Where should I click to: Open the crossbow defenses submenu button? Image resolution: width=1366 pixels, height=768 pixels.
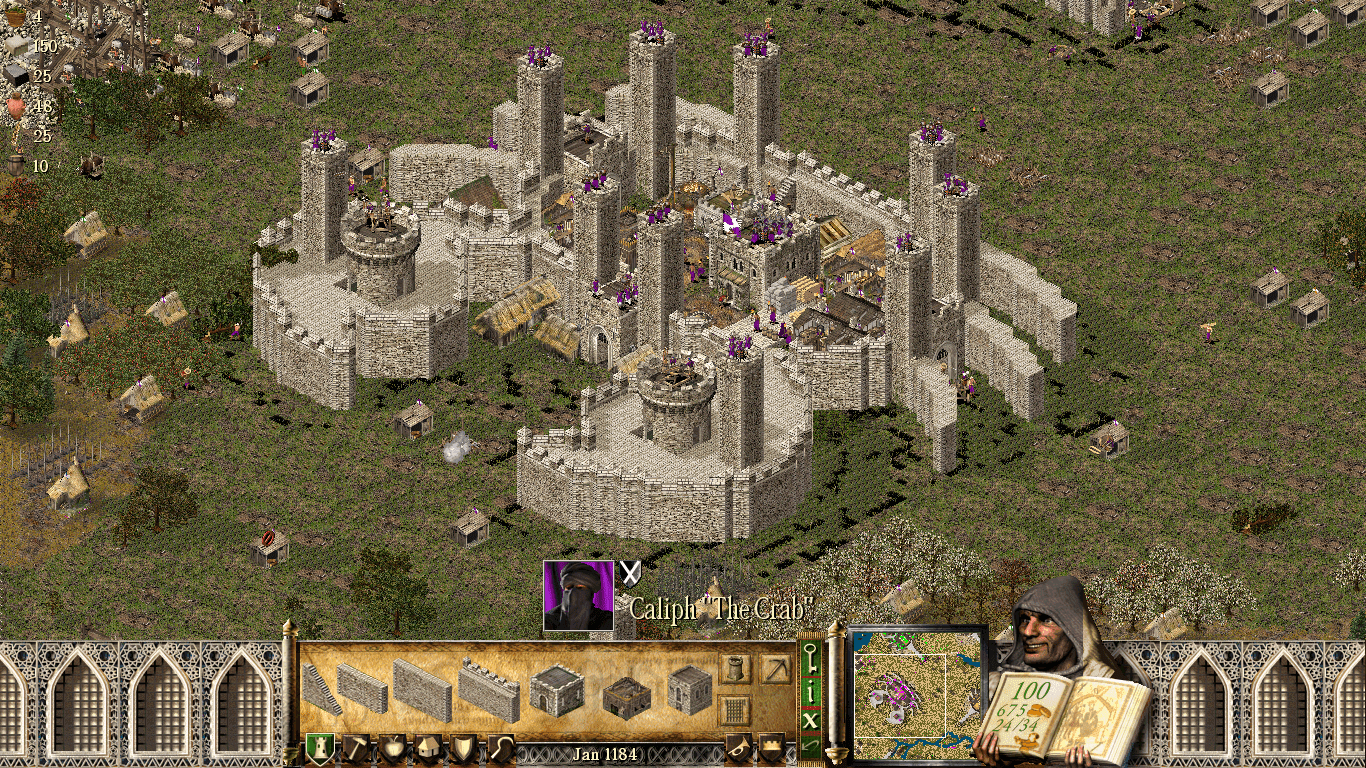point(774,669)
